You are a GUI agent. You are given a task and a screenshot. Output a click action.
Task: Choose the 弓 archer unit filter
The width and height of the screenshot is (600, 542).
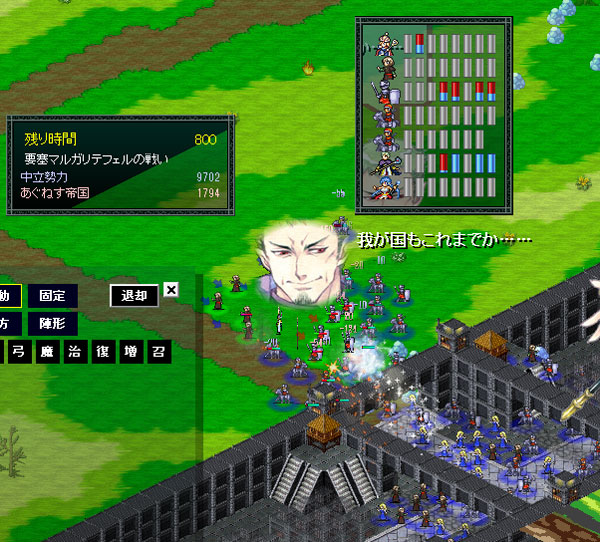[x=19, y=352]
